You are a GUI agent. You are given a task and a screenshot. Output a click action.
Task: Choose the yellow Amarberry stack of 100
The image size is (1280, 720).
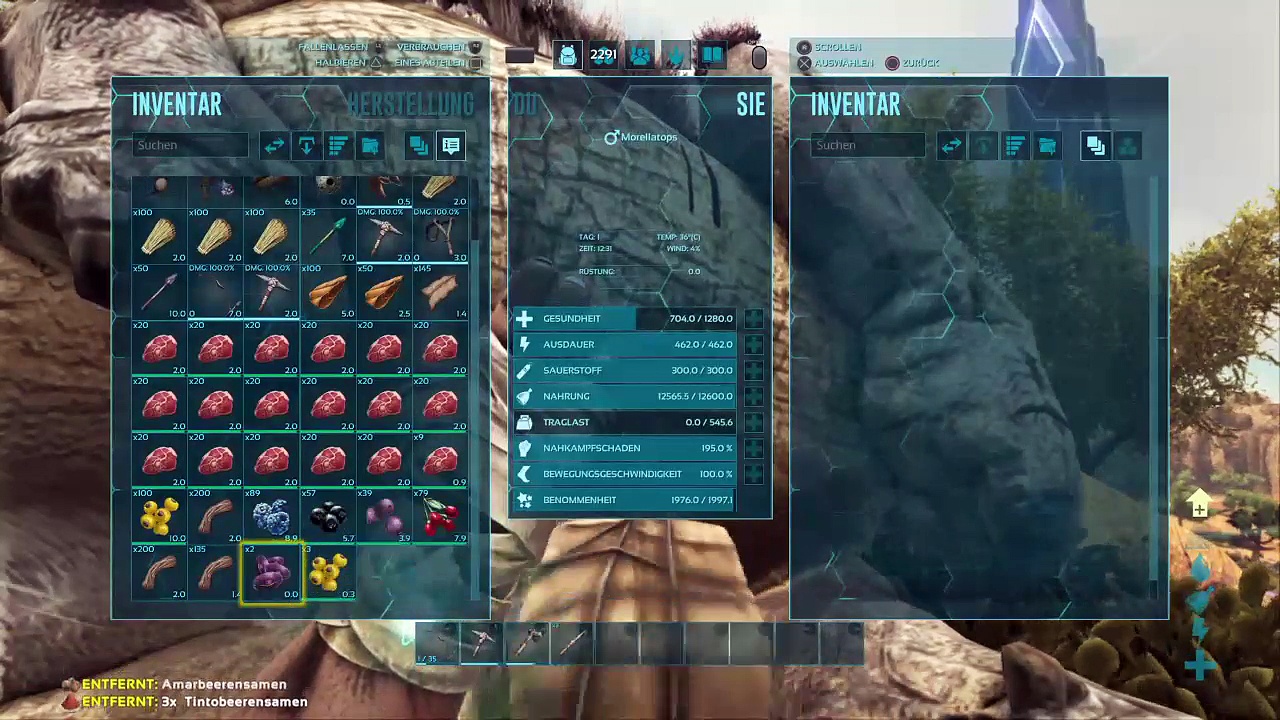tap(160, 516)
